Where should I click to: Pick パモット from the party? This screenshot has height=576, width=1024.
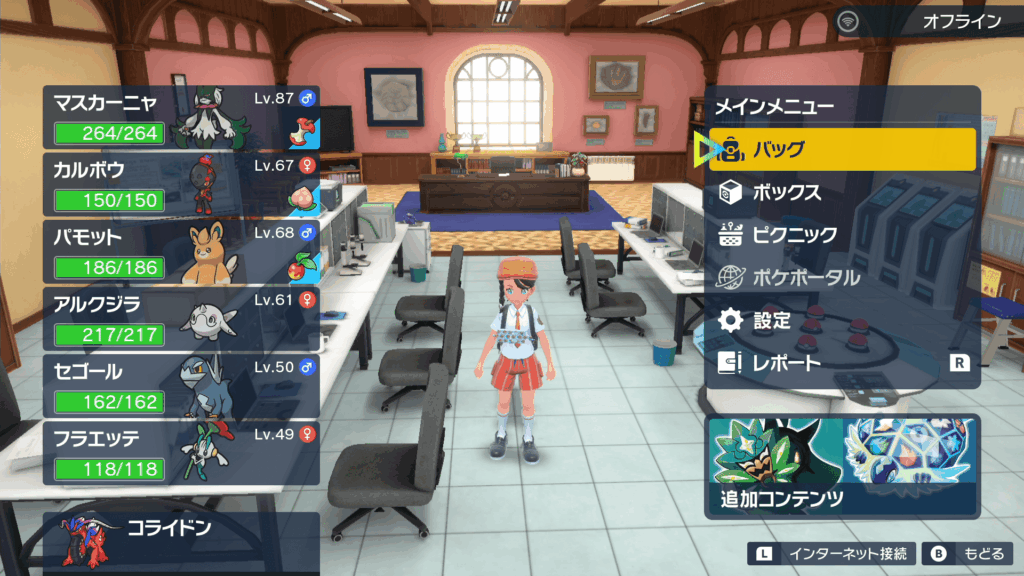tap(181, 251)
